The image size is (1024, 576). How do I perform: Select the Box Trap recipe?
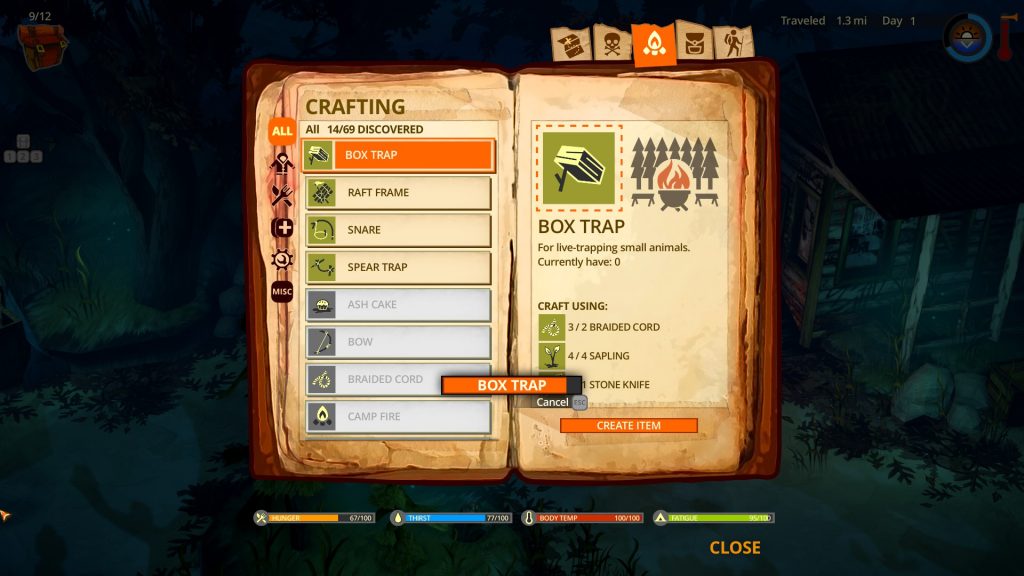pyautogui.click(x=398, y=155)
